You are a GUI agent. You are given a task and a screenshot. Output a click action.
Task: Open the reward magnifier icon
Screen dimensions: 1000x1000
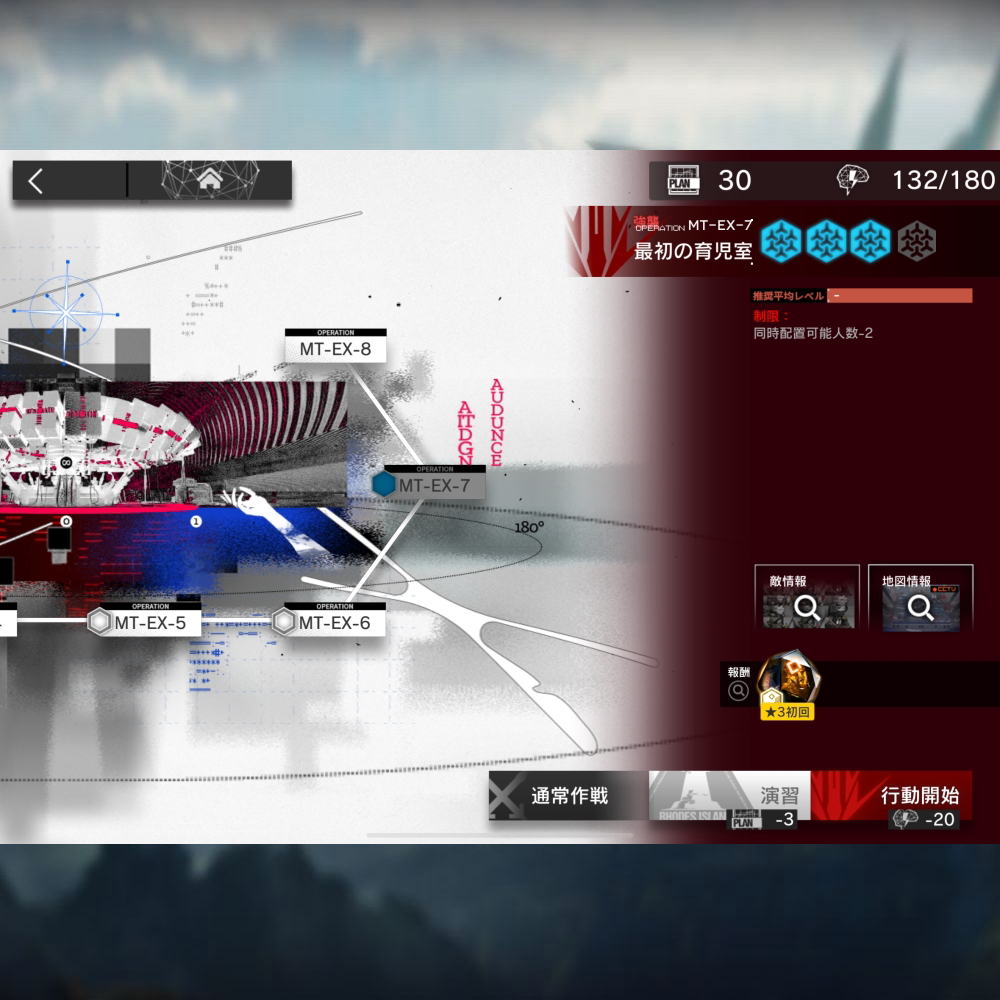739,690
